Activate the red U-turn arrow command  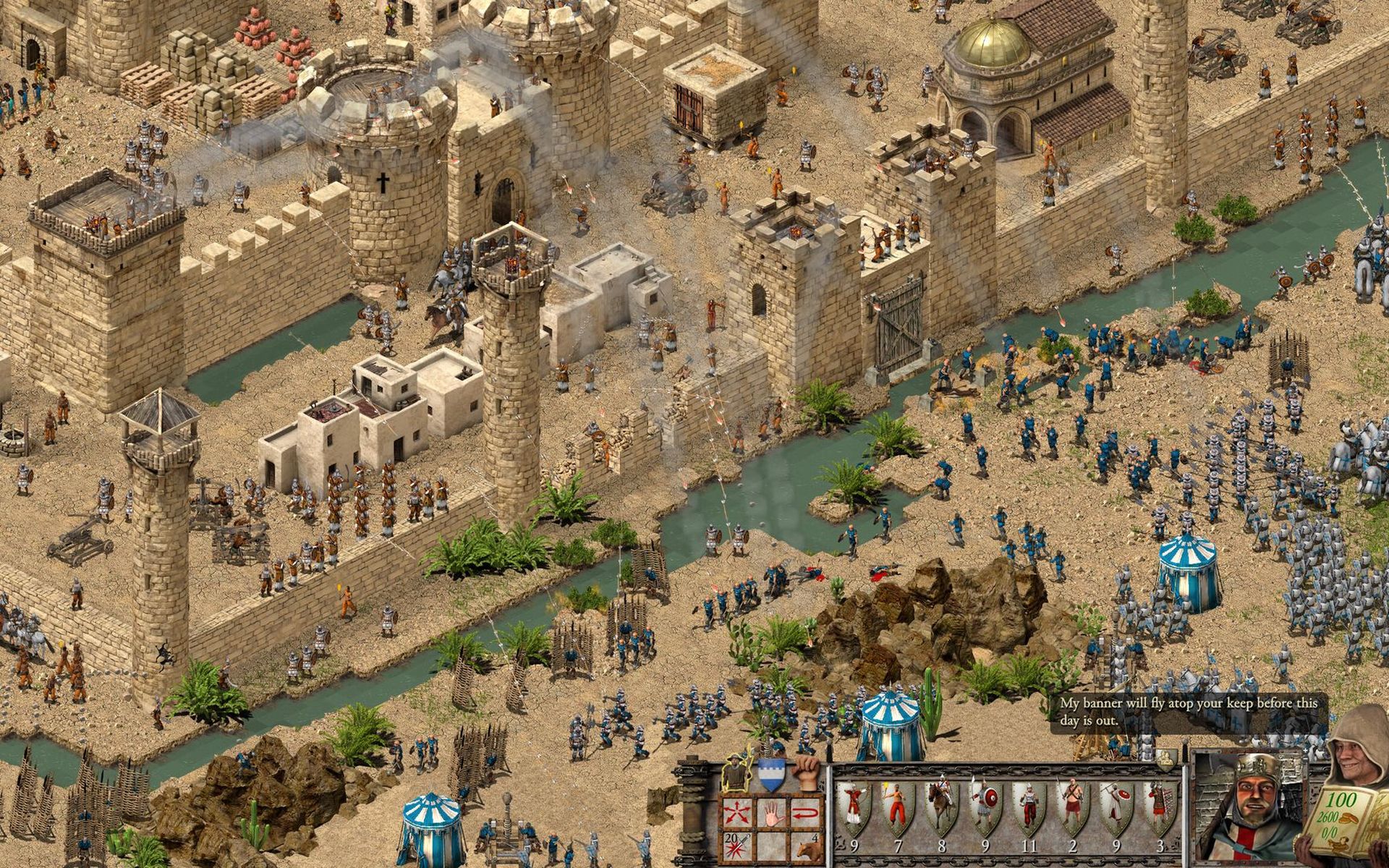point(804,811)
